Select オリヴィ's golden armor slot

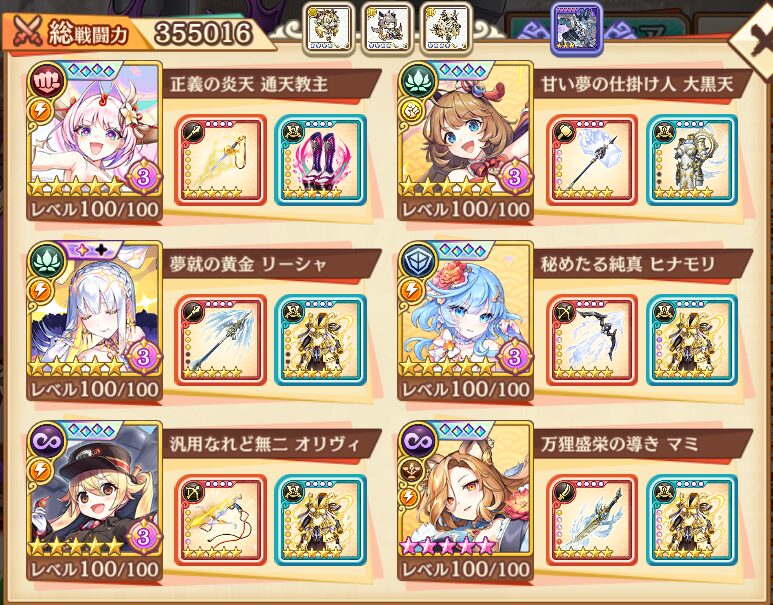[x=320, y=520]
